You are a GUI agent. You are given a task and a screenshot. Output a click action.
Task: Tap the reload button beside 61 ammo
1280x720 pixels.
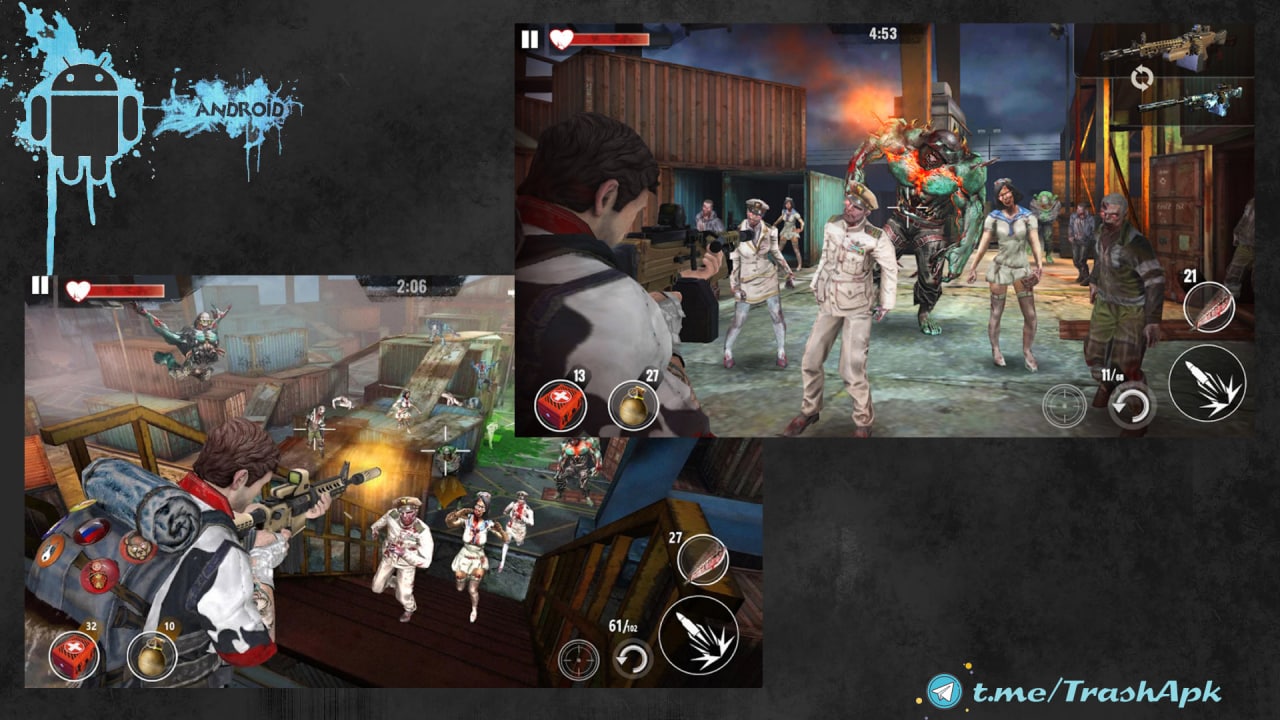[x=632, y=658]
